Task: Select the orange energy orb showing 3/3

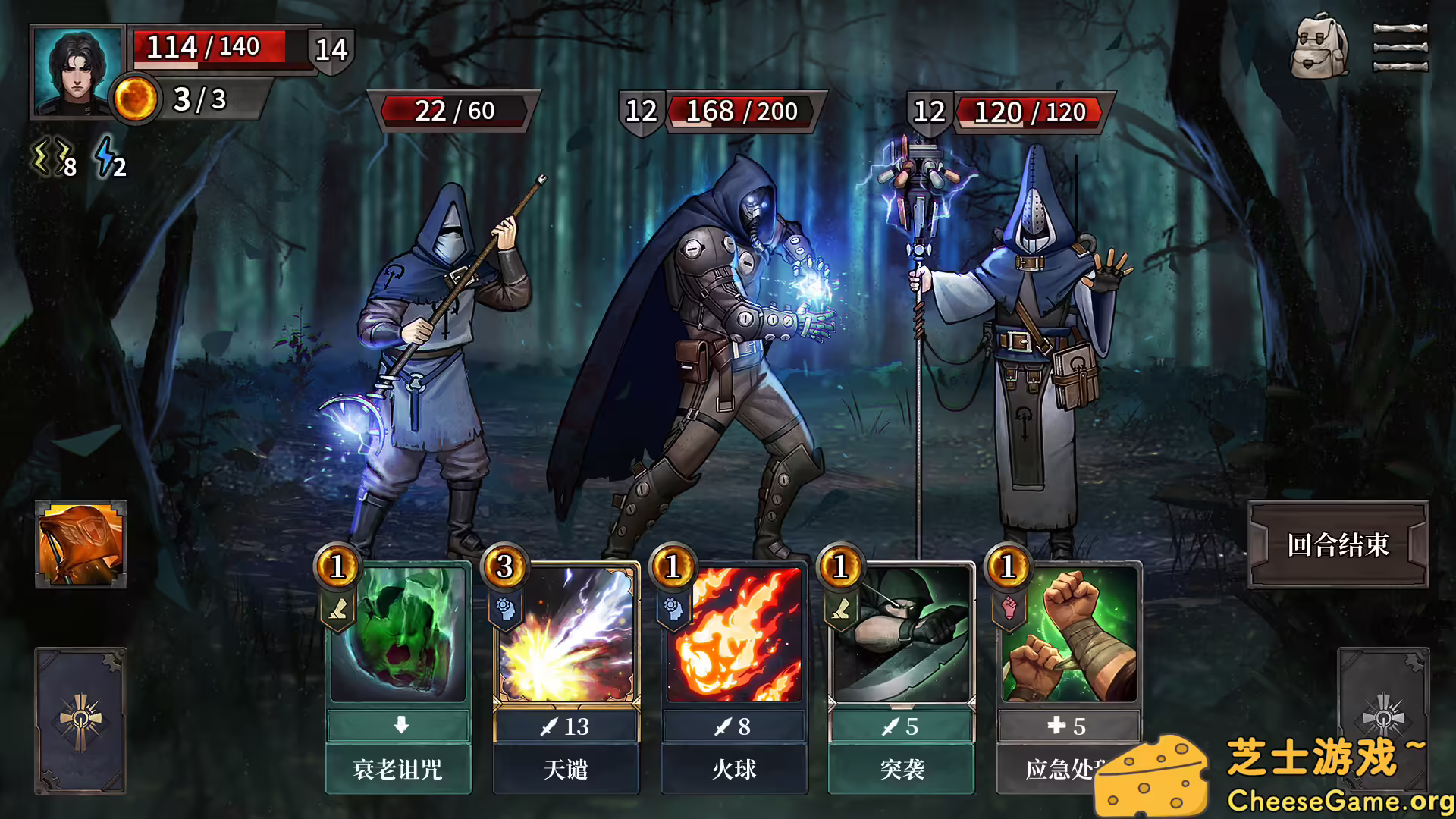Action: pos(135,97)
